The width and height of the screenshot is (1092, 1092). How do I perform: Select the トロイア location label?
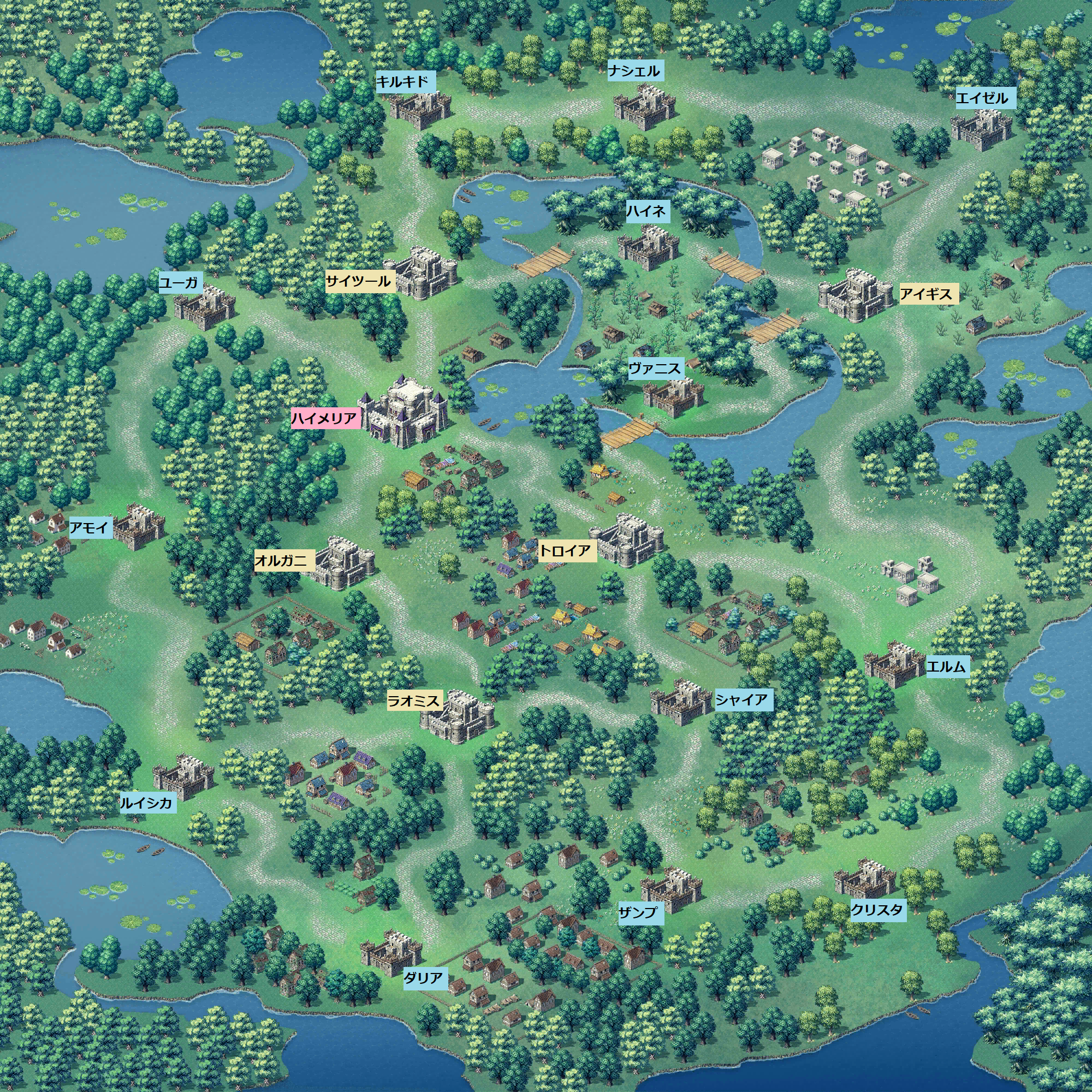tap(566, 550)
